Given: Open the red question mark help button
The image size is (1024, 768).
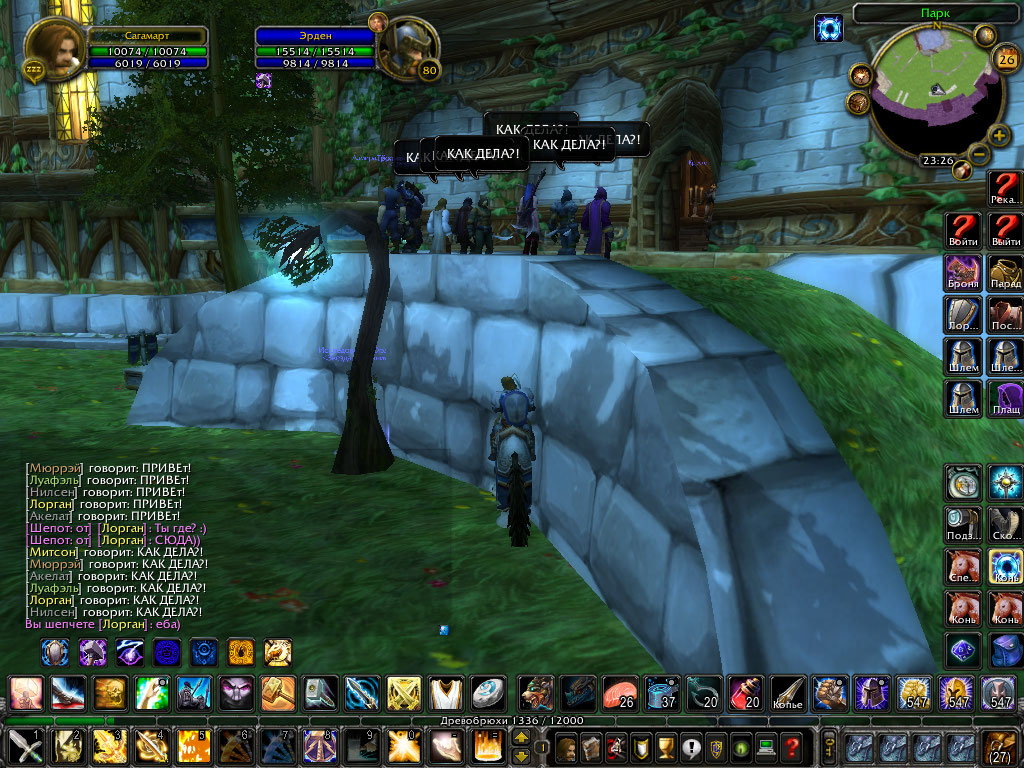Looking at the screenshot, I should (792, 747).
